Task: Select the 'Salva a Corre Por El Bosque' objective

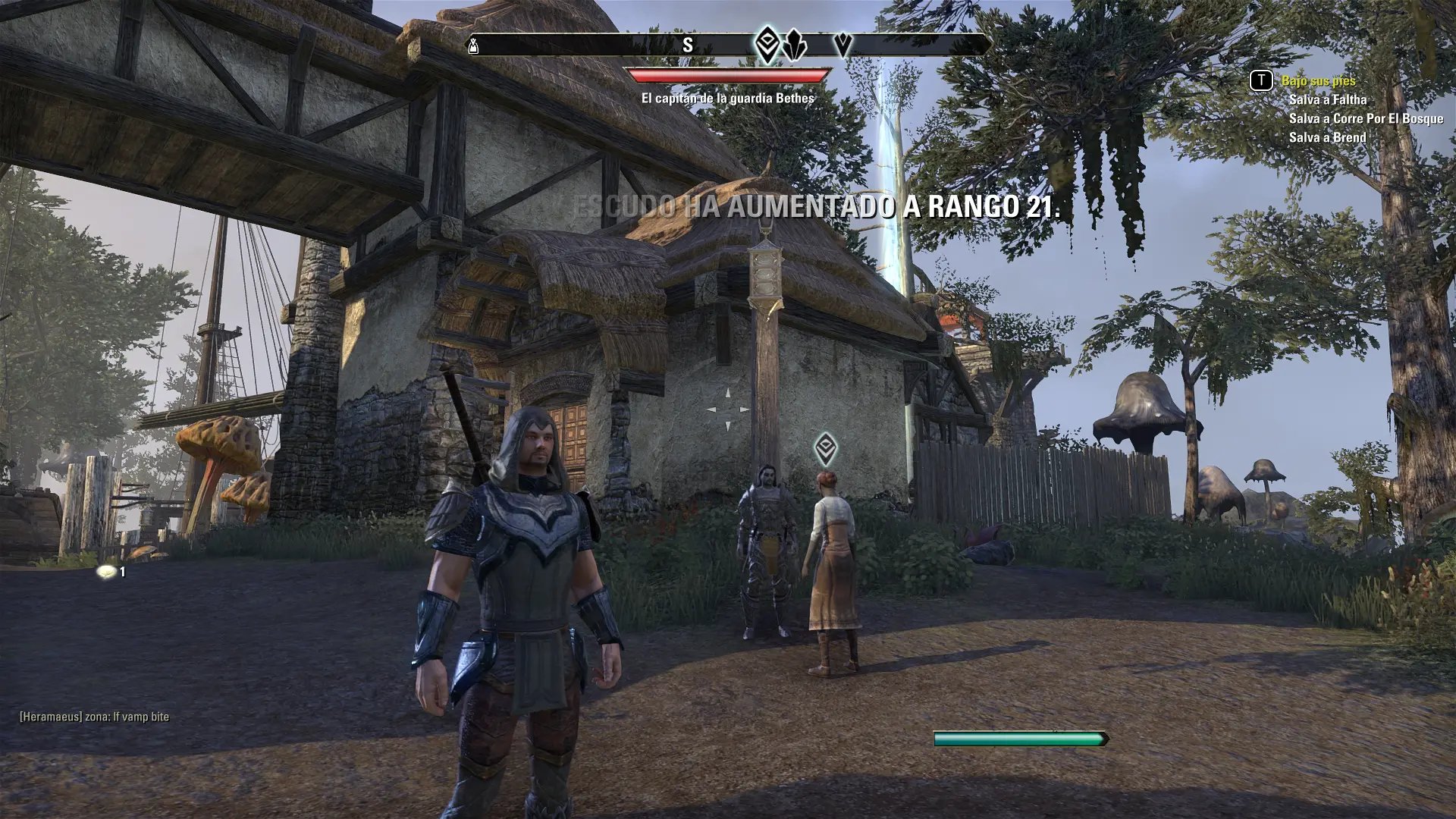Action: point(1366,118)
